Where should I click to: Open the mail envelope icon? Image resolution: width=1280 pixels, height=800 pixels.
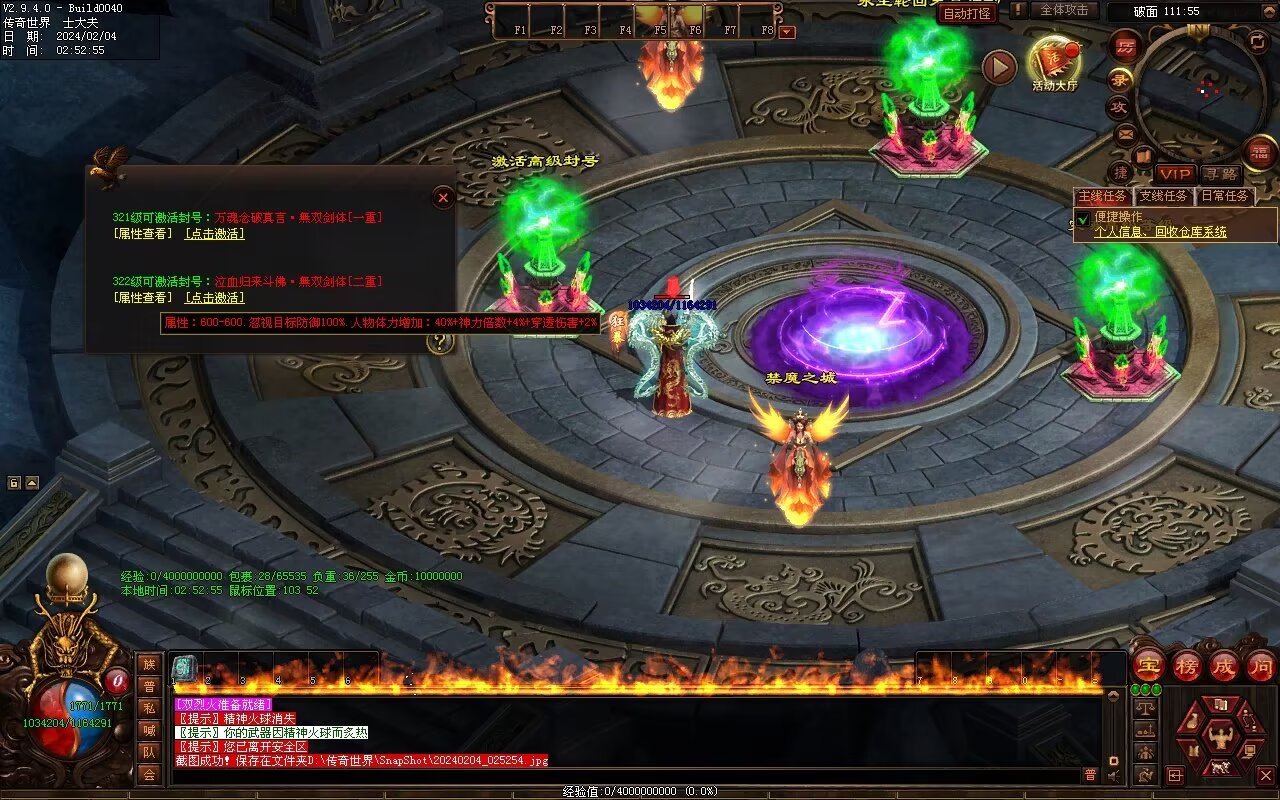click(1125, 133)
